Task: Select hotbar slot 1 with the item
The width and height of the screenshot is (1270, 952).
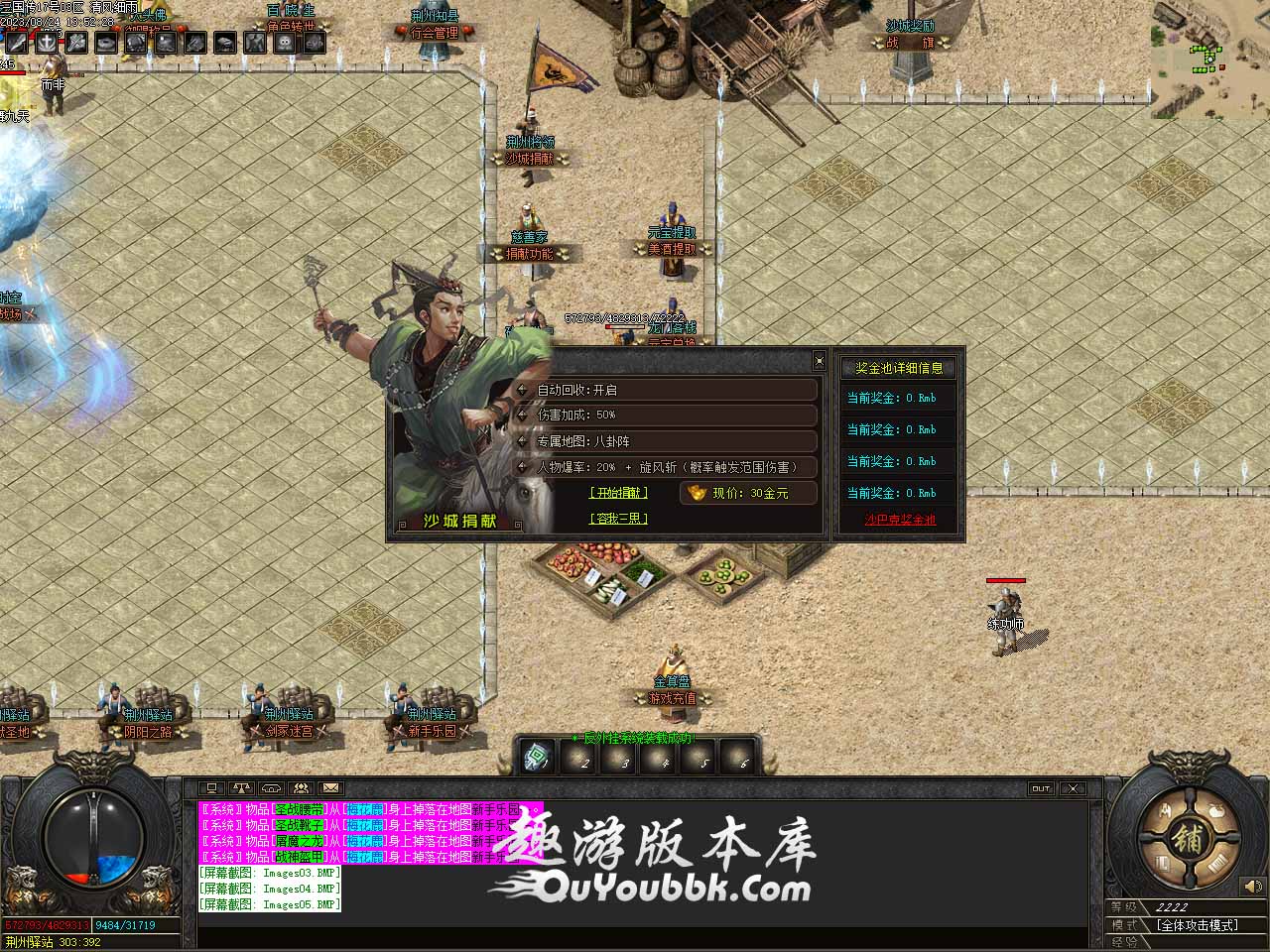Action: (x=539, y=758)
